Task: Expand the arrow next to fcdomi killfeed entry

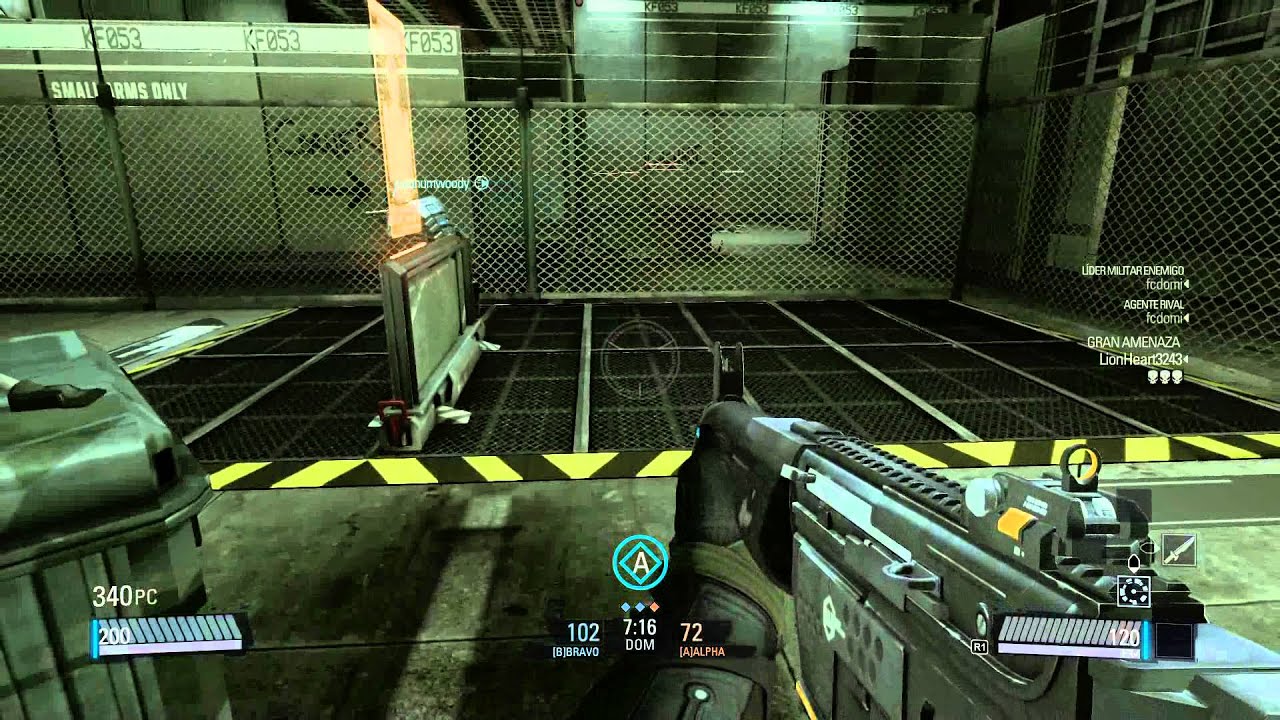Action: 1187,284
